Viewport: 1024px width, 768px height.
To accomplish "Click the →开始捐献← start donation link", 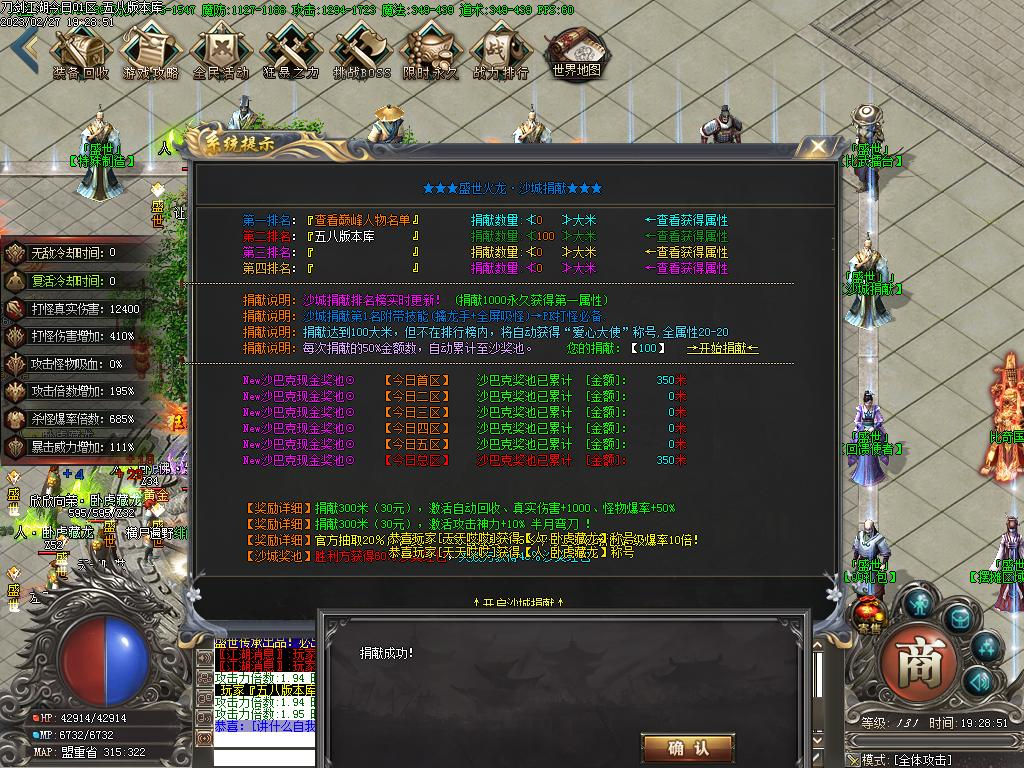I will click(x=722, y=348).
